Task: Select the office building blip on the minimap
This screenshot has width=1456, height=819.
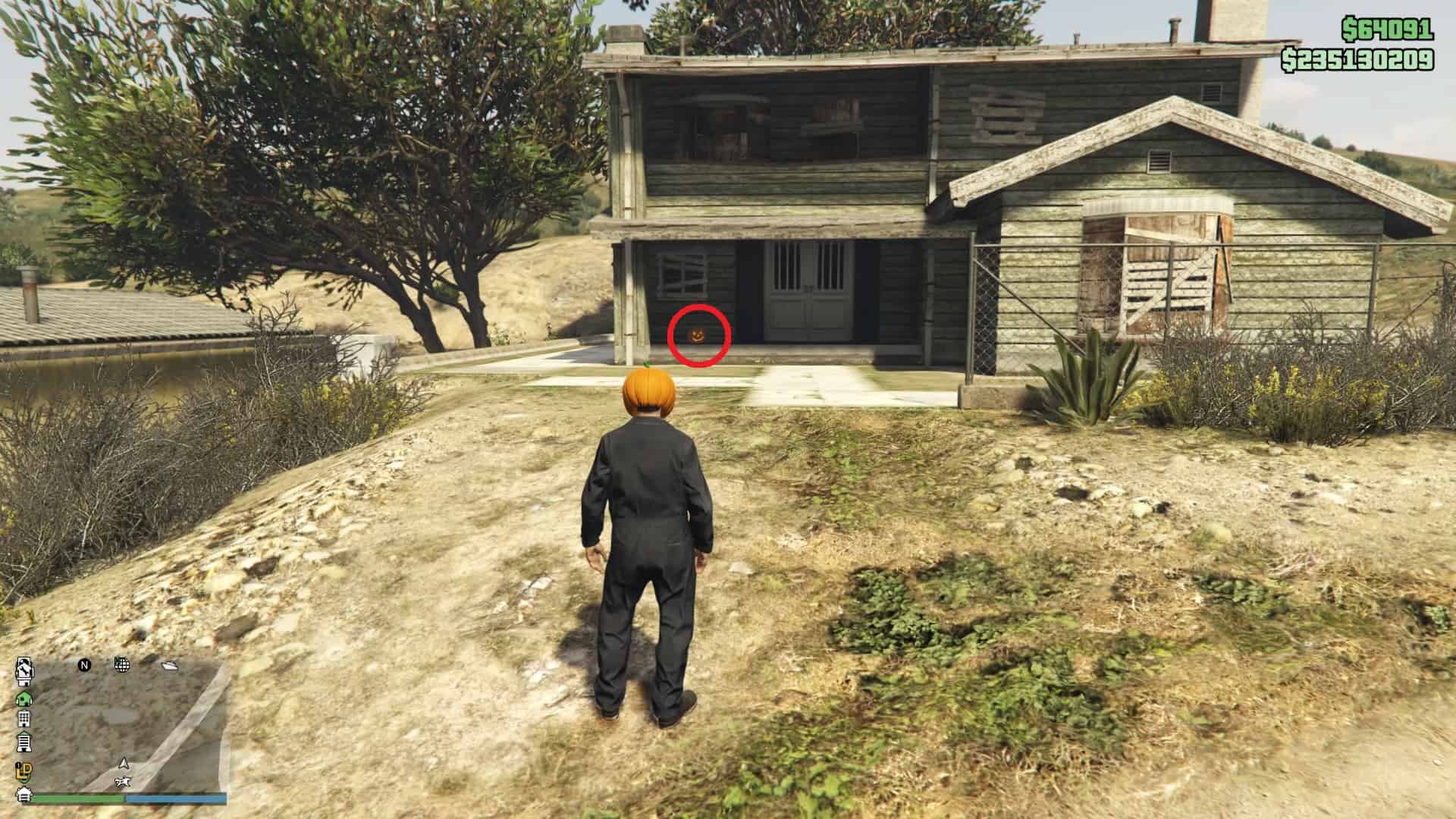Action: click(x=24, y=719)
